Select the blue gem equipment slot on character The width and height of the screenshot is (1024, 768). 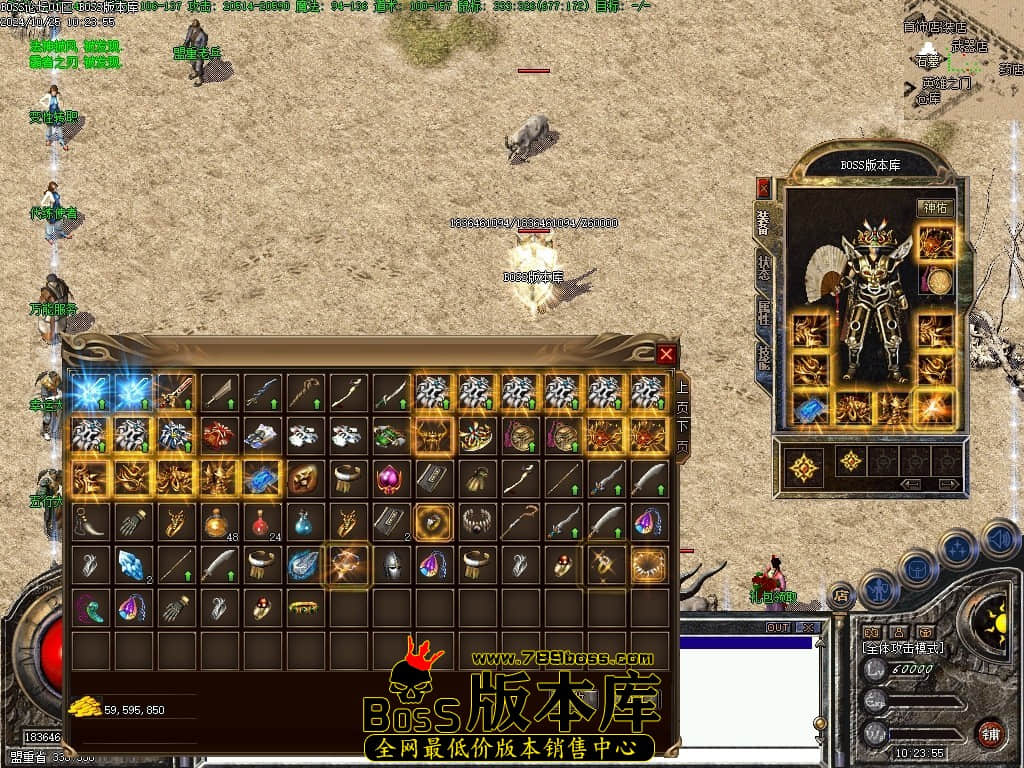pyautogui.click(x=808, y=408)
